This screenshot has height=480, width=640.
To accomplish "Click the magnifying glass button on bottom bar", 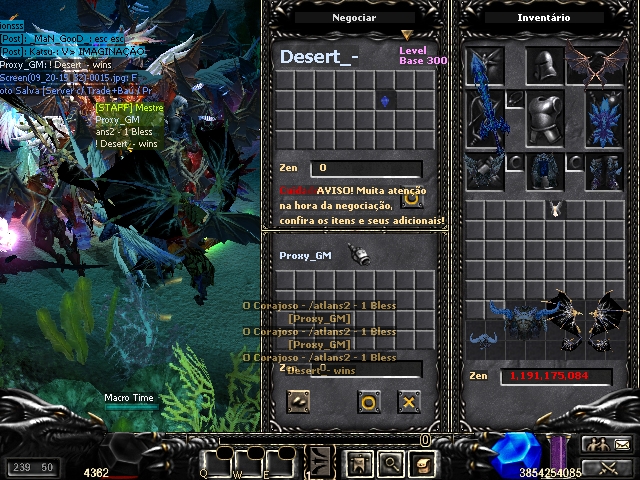I will (x=391, y=463).
